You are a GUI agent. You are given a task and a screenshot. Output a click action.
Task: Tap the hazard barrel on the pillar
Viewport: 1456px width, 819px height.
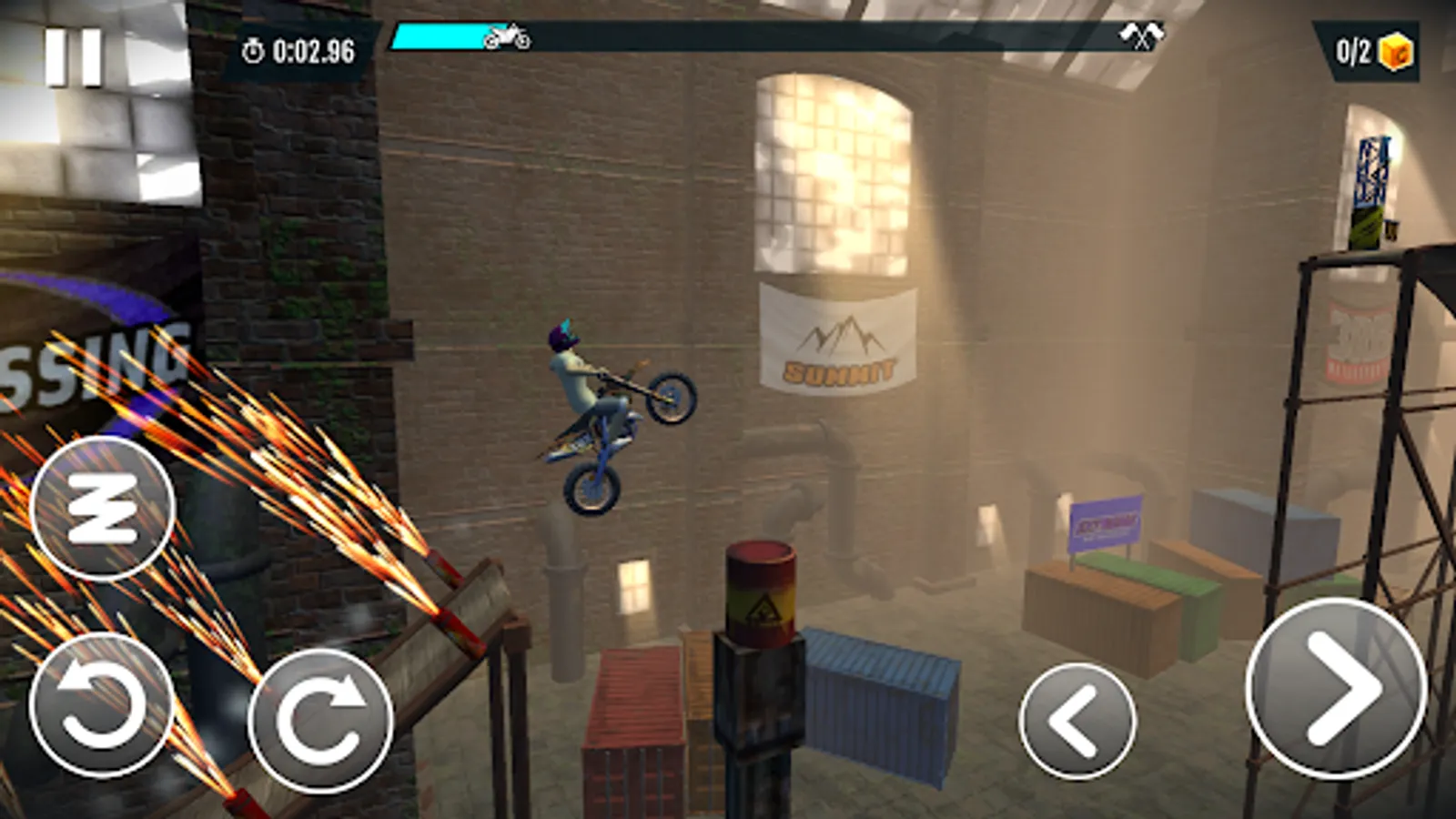click(761, 591)
